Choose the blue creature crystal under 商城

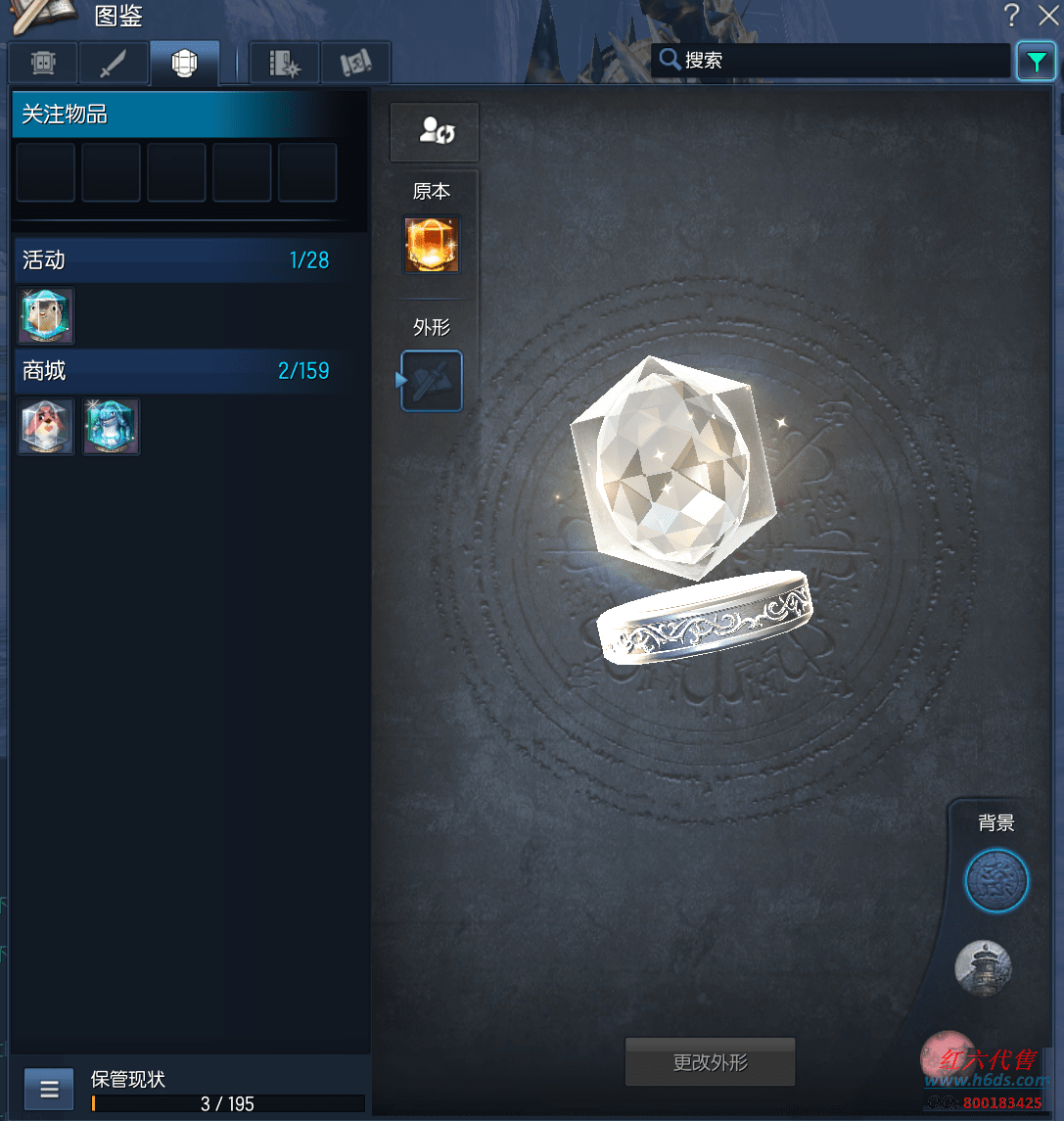click(111, 427)
